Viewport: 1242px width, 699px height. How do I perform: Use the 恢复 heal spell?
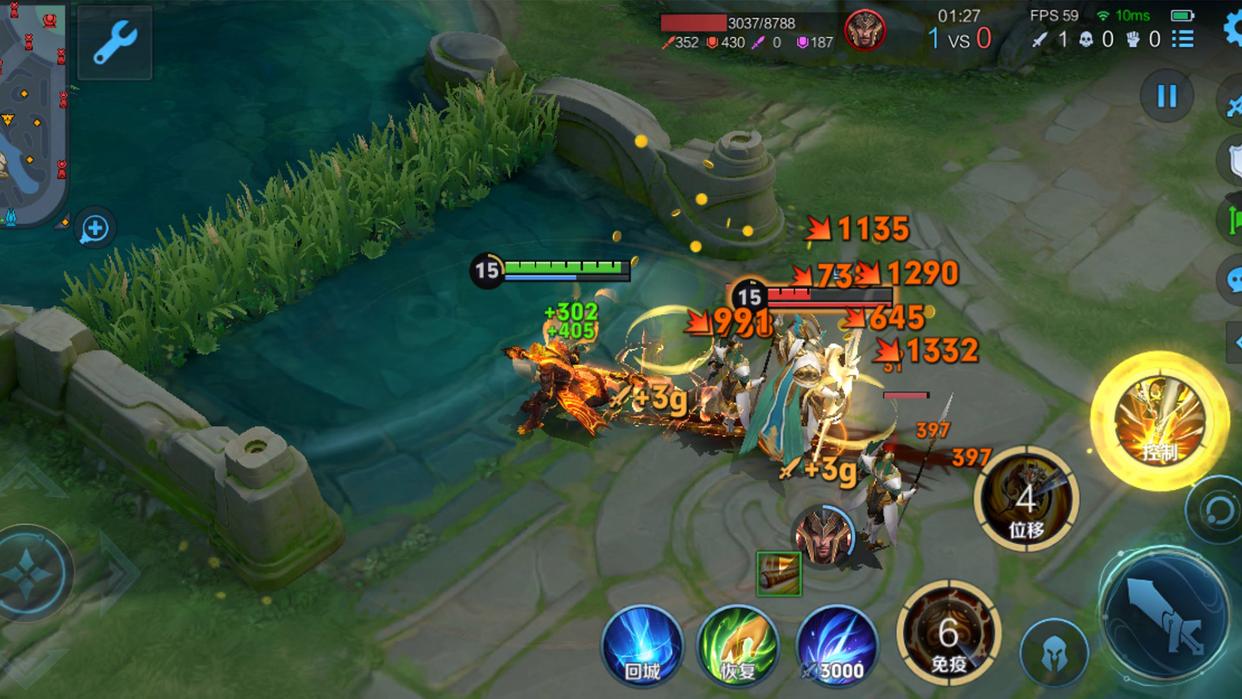pyautogui.click(x=738, y=645)
